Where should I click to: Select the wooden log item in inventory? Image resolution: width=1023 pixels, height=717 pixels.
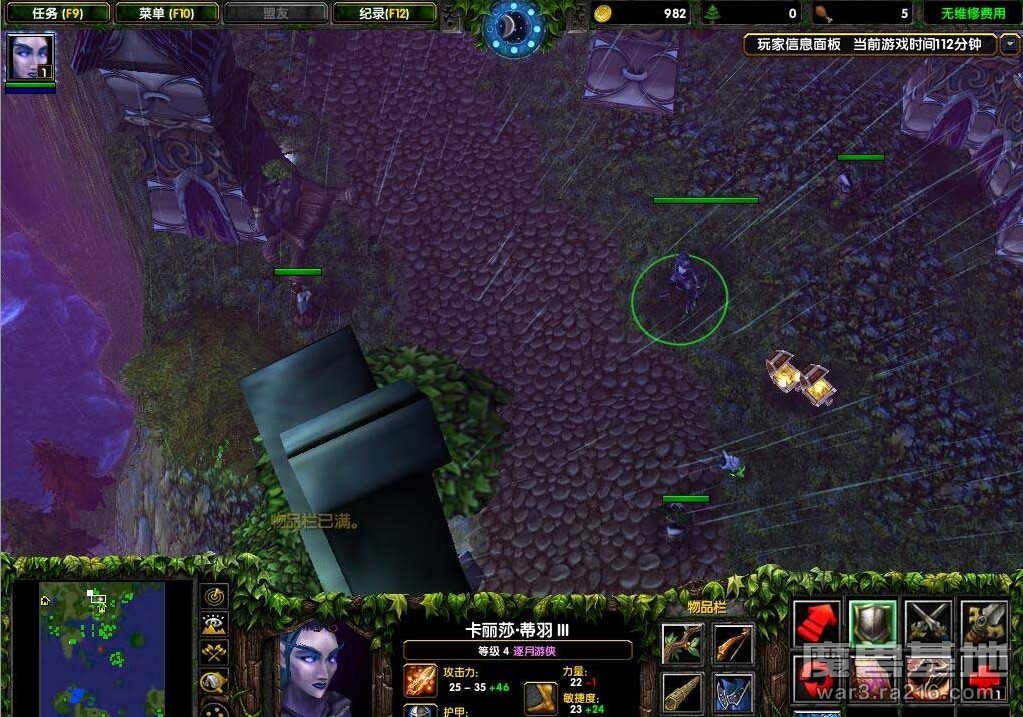click(x=681, y=692)
